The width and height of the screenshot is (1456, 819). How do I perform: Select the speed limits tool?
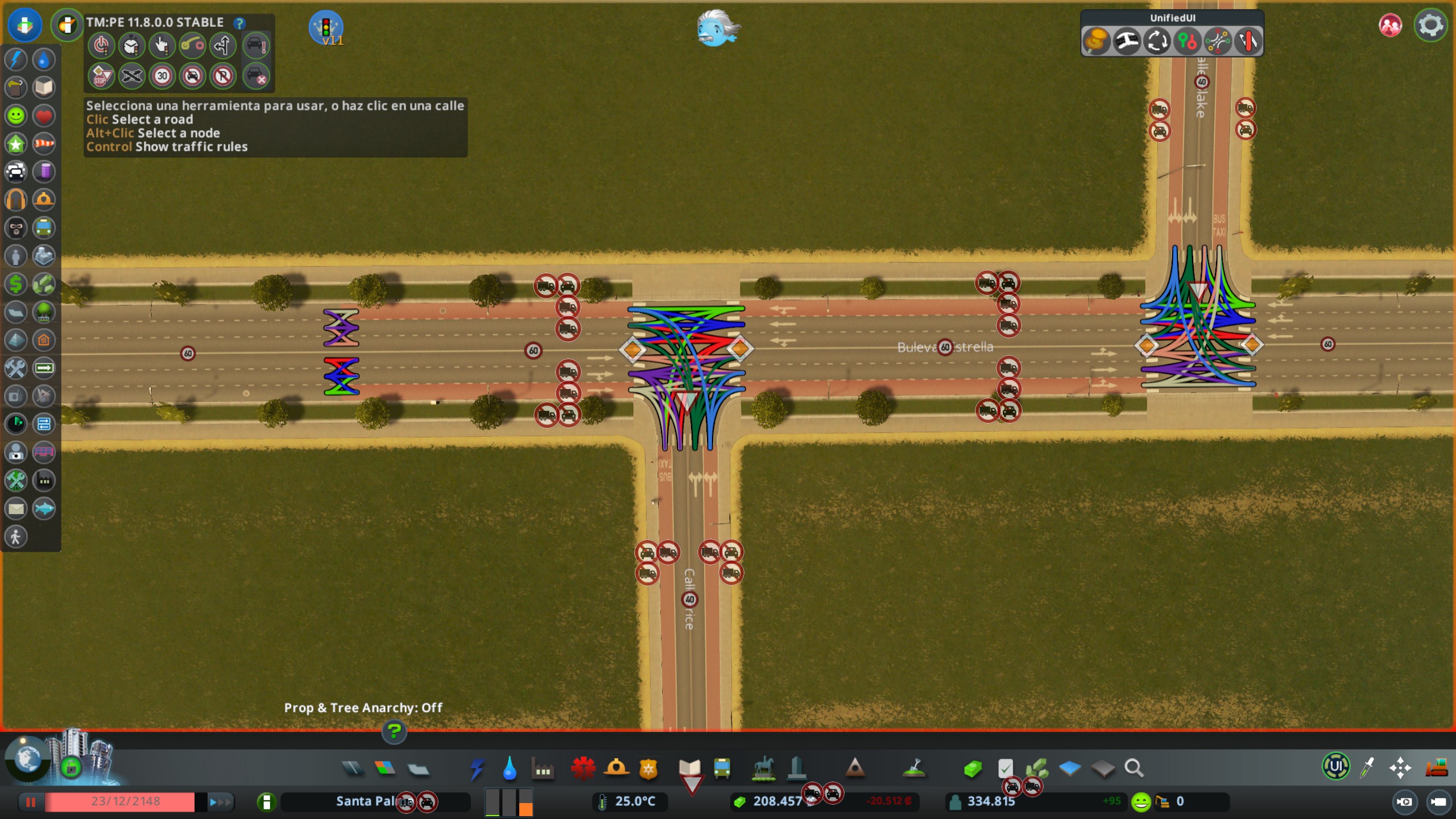pyautogui.click(x=162, y=76)
